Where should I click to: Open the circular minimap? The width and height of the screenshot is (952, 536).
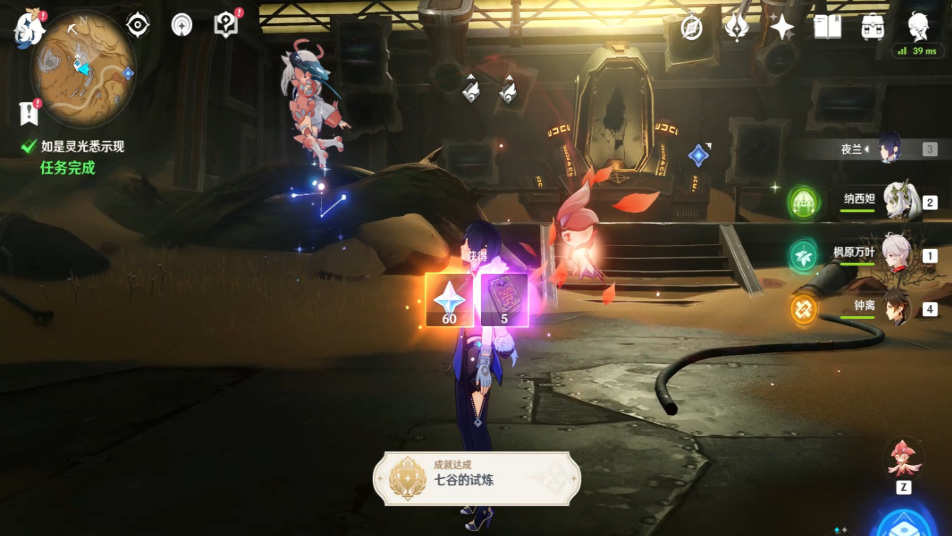tap(83, 65)
